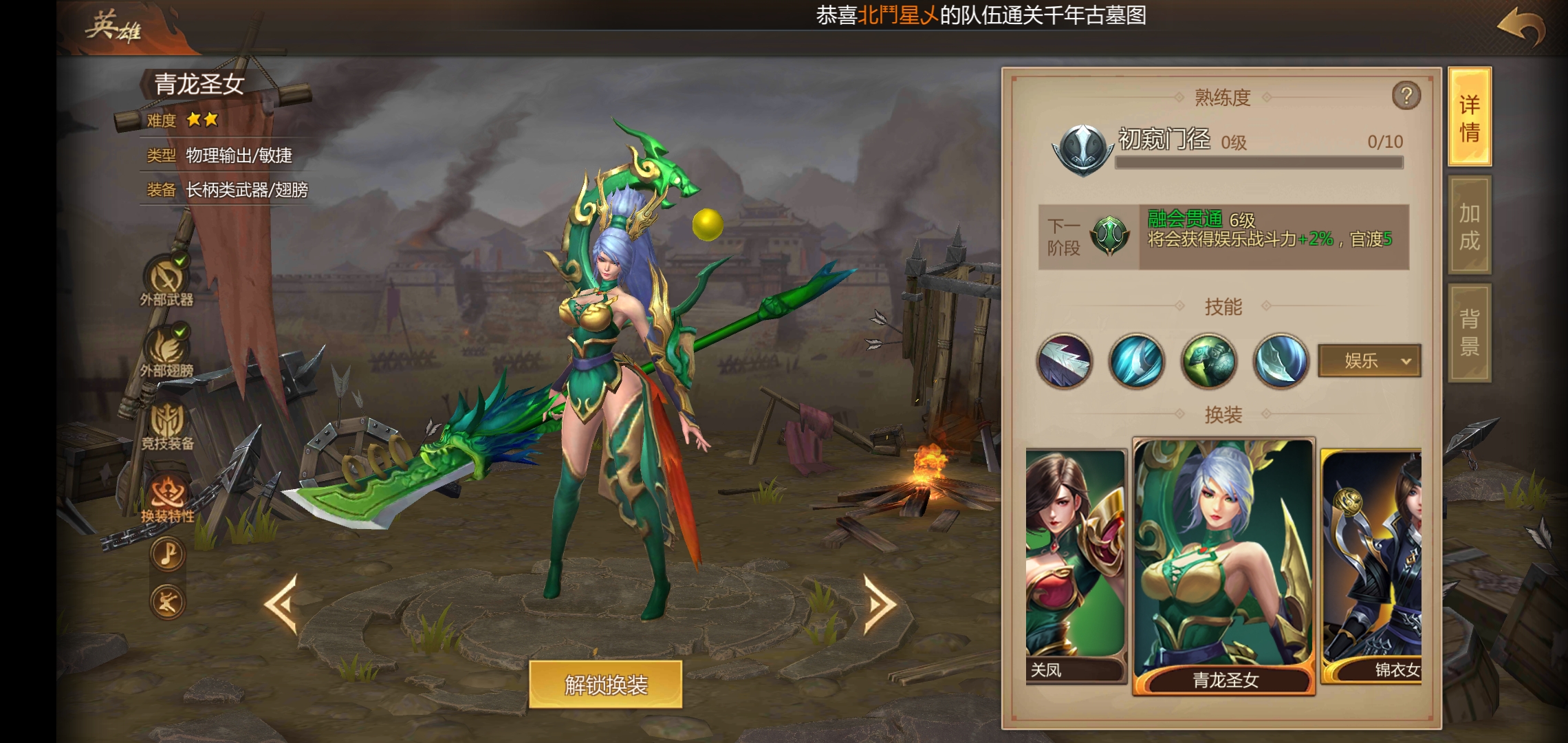1568x743 pixels.
Task: Inspect the green turtle skill icon
Action: (x=1208, y=360)
